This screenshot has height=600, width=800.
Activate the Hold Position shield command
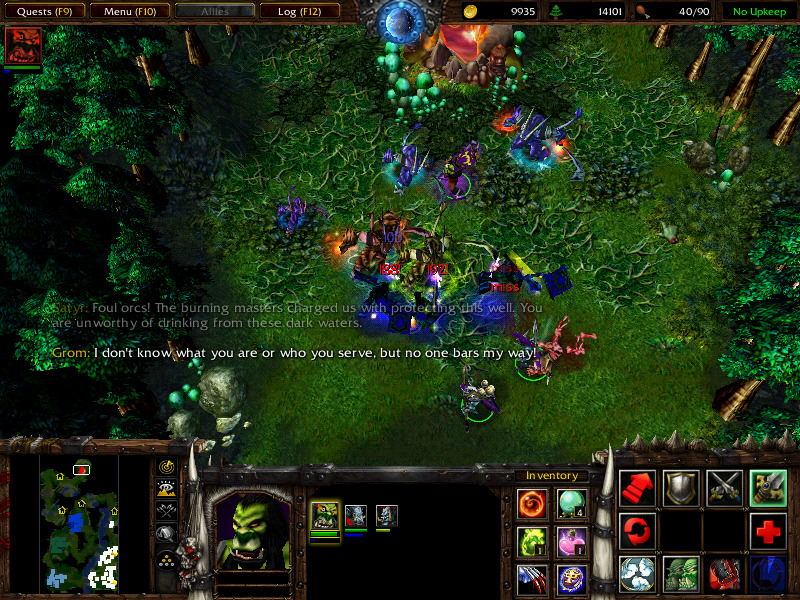pyautogui.click(x=681, y=487)
